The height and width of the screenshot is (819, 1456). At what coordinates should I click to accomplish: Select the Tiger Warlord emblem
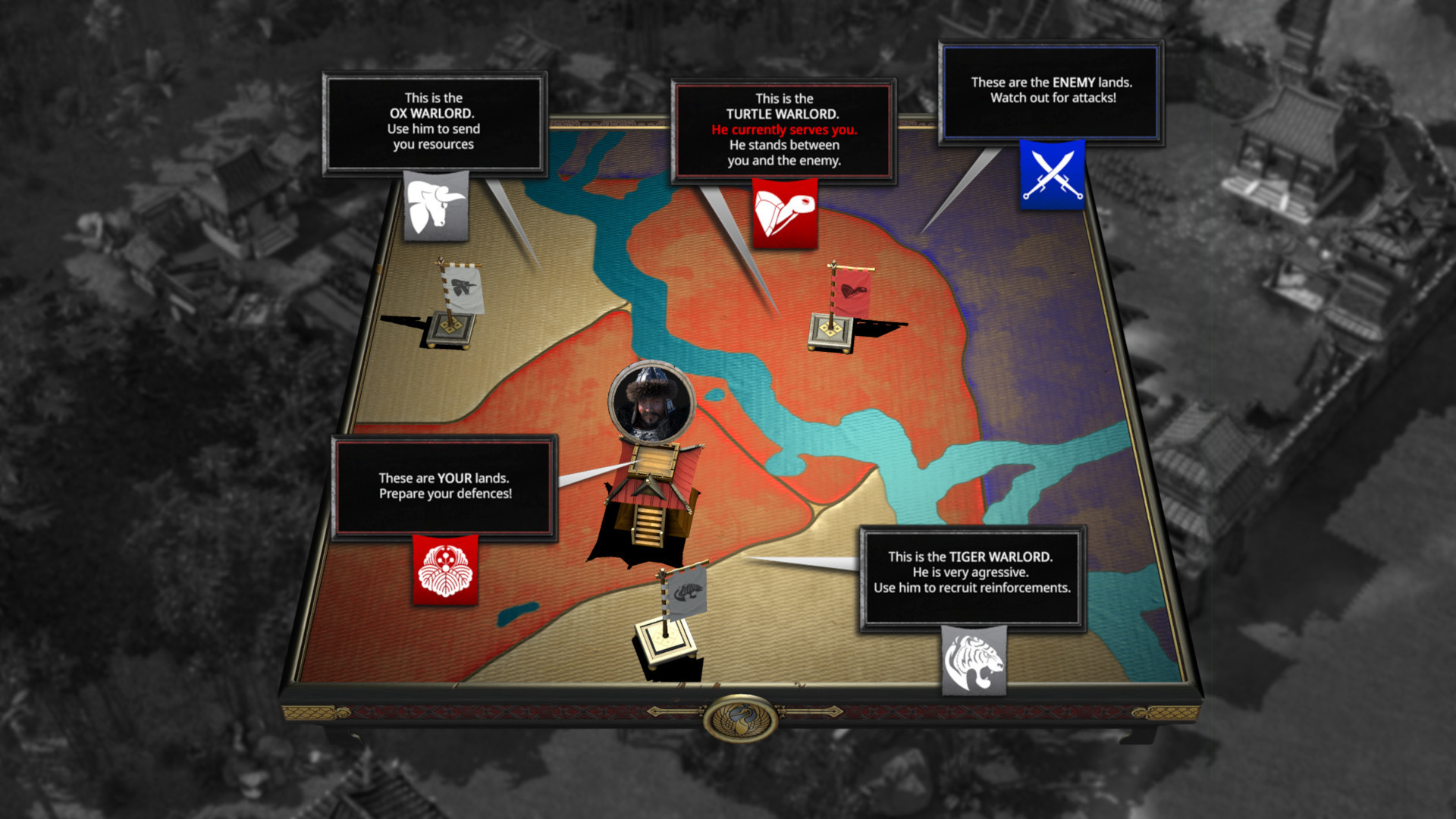(973, 661)
